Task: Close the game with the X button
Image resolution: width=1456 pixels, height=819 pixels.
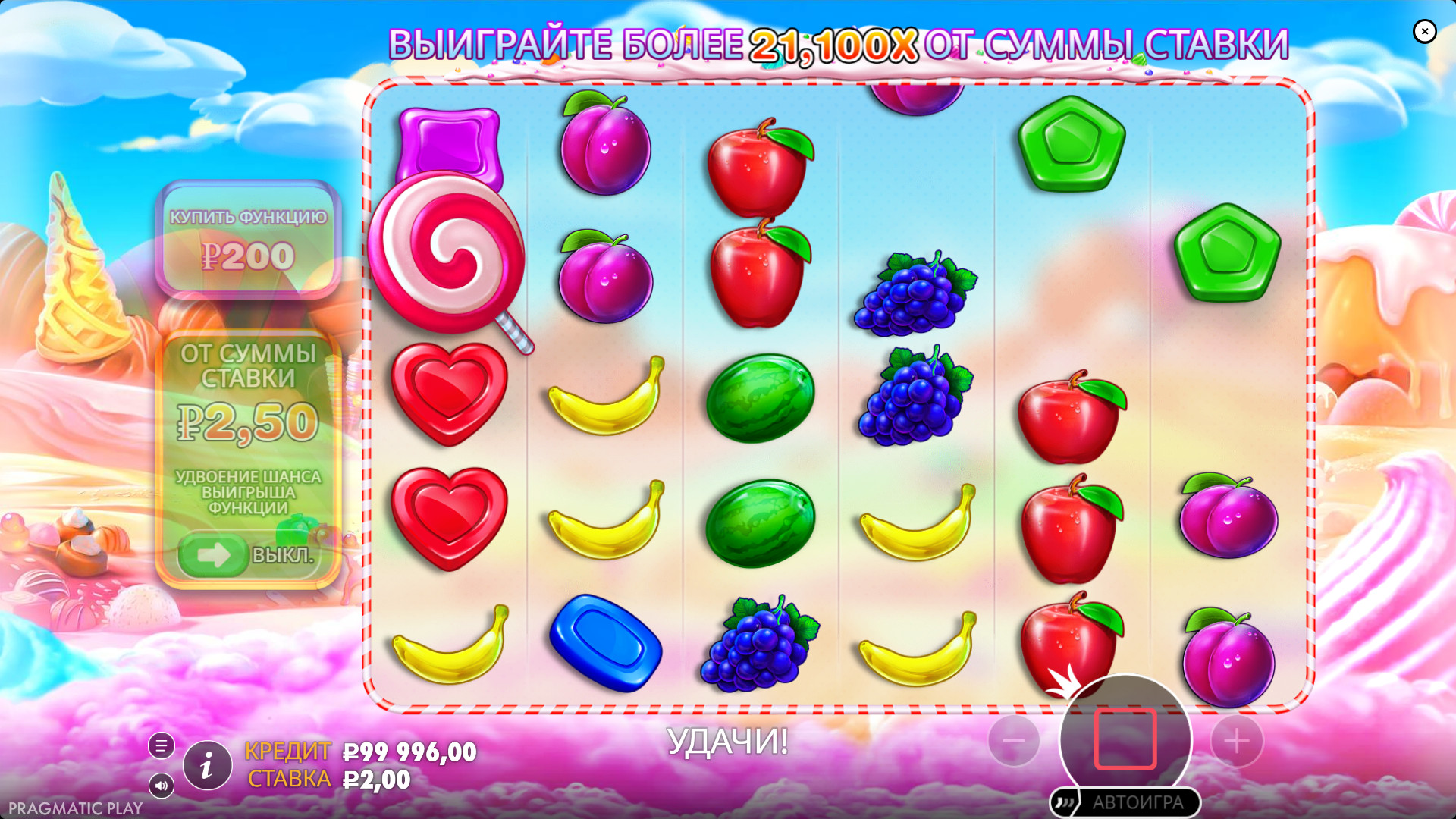Action: pos(1424,31)
